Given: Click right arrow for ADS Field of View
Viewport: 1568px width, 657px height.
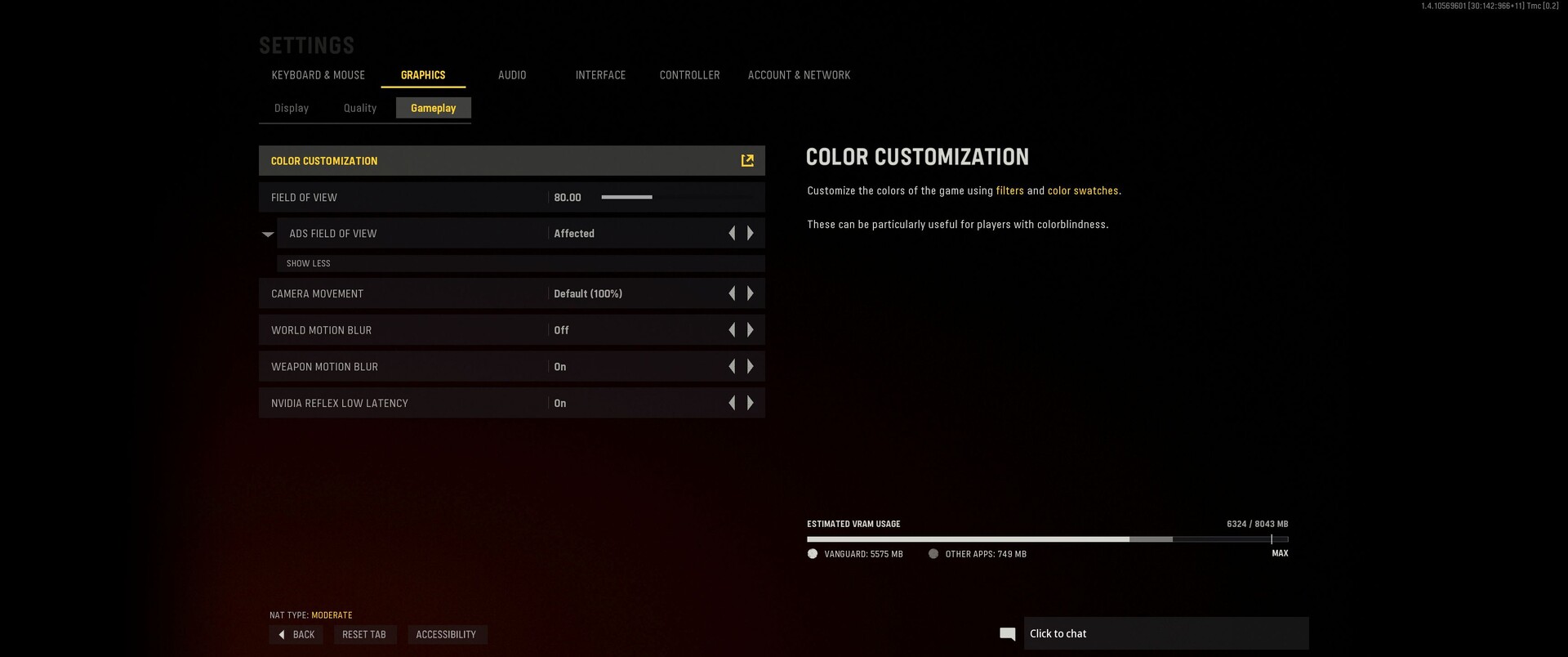Looking at the screenshot, I should click(751, 234).
